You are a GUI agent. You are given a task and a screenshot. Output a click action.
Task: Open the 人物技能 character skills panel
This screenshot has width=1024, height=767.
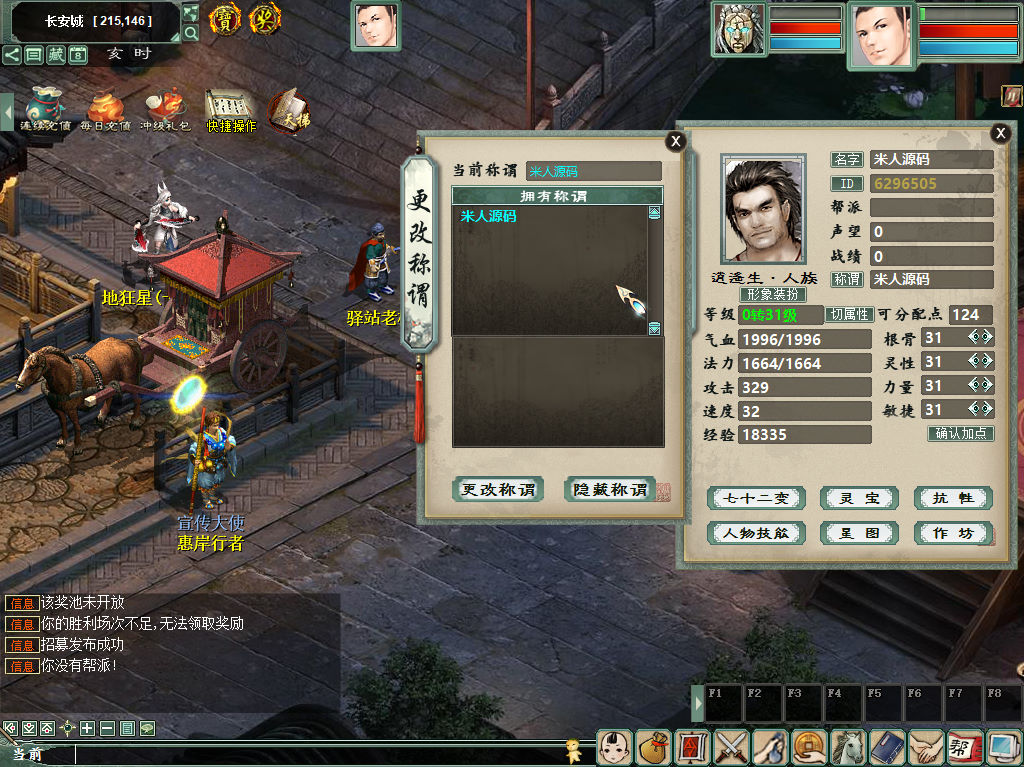[756, 533]
